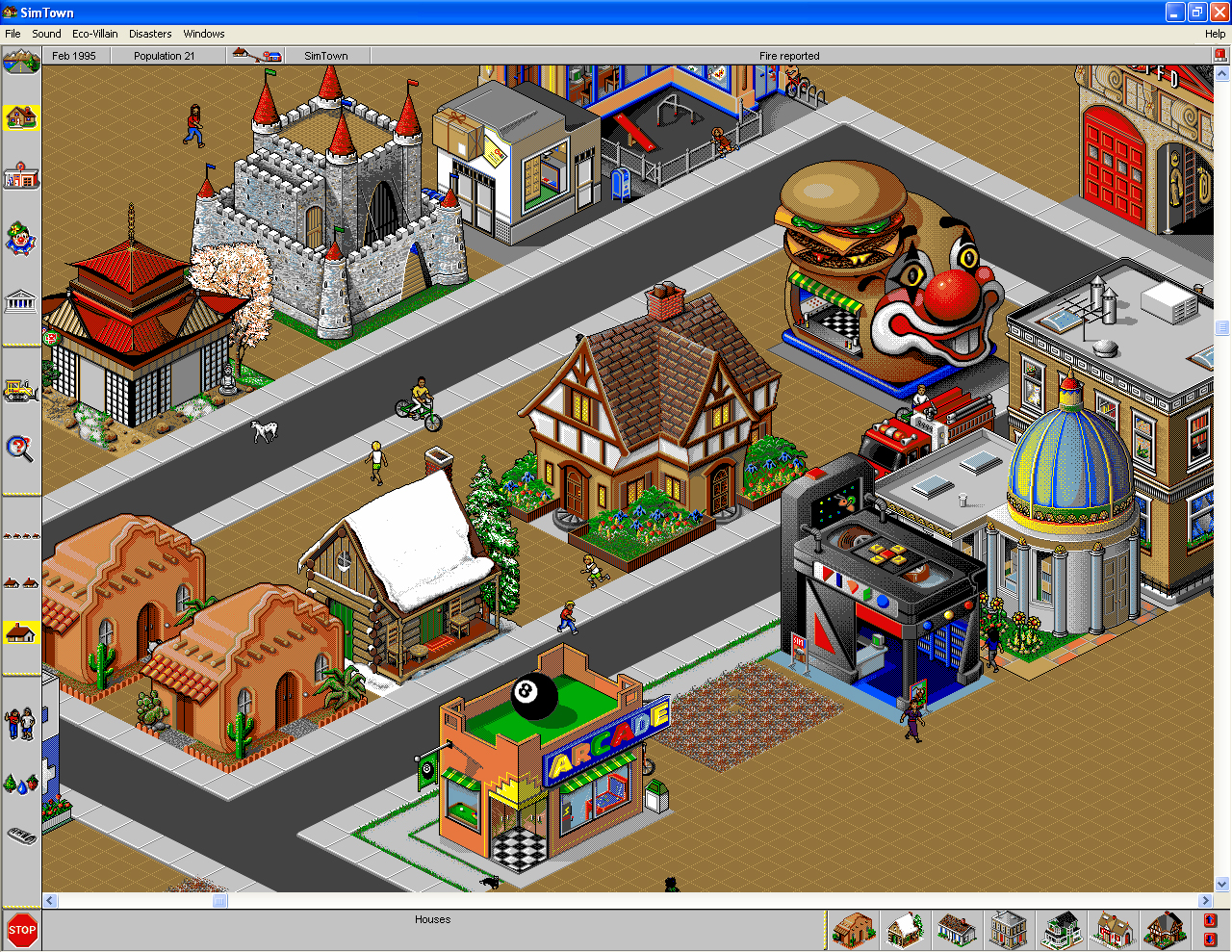Choose the civic buildings columns icon
Image resolution: width=1232 pixels, height=952 pixels.
[x=21, y=300]
